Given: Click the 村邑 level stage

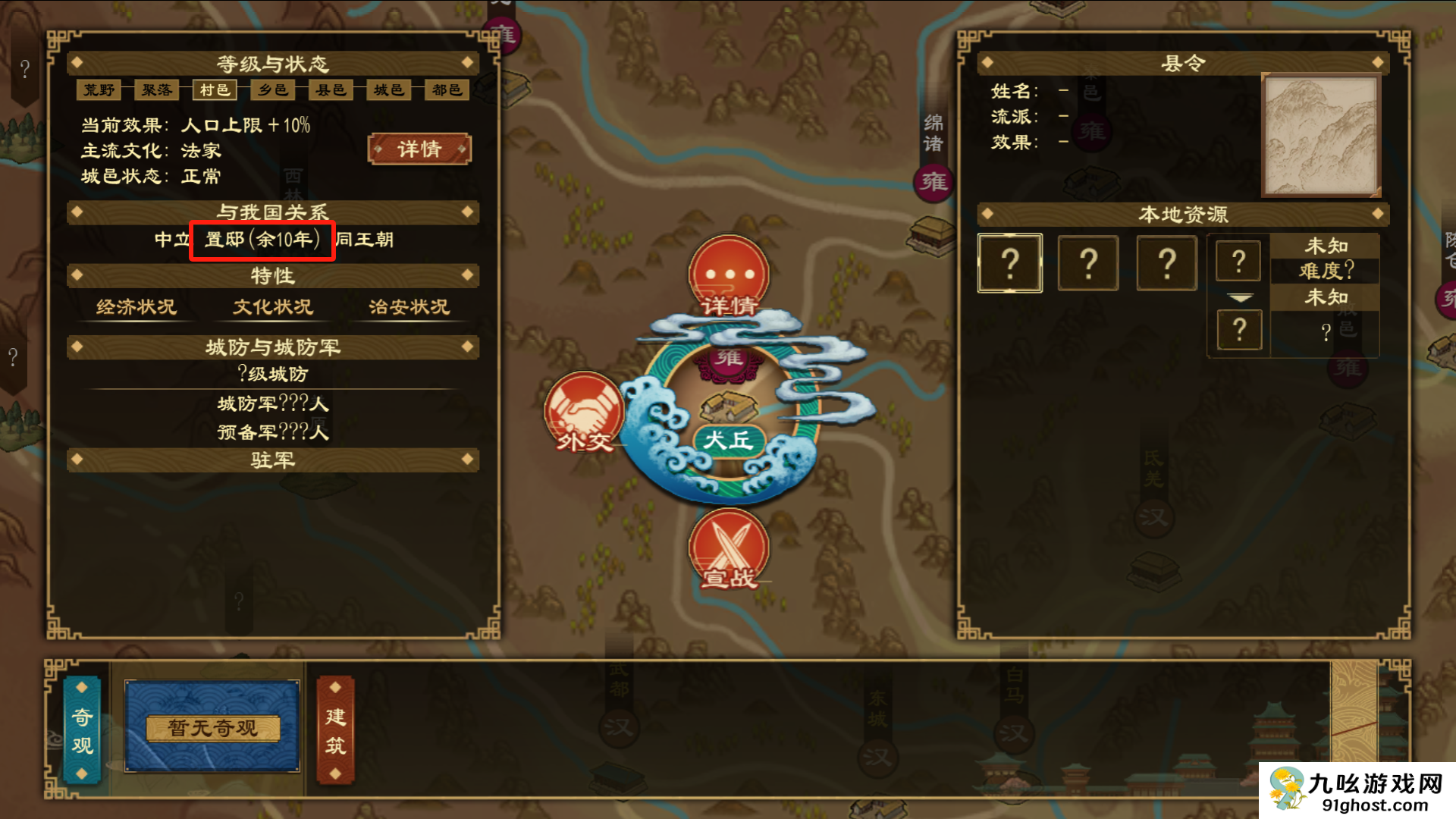Looking at the screenshot, I should [x=215, y=90].
